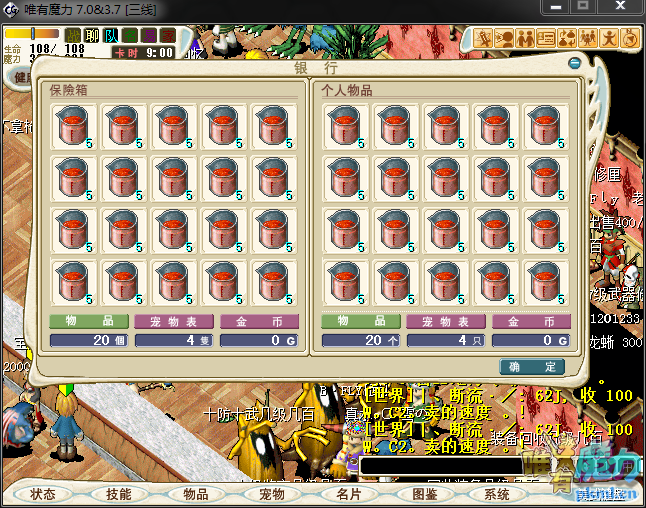Open the 名片 name card menu
Viewport: 646px width, 508px height.
coord(347,494)
